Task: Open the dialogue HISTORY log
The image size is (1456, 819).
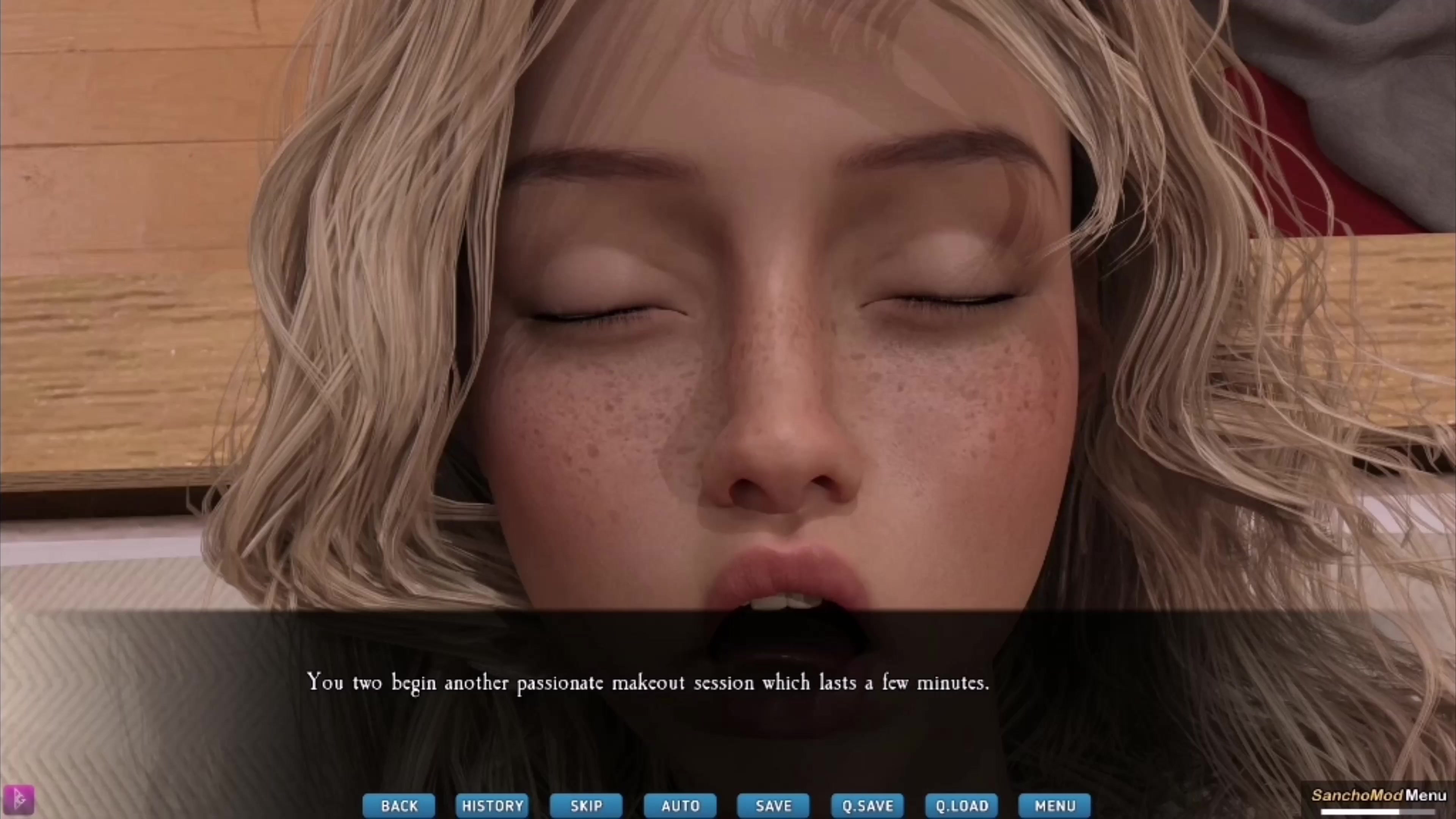Action: pos(493,805)
